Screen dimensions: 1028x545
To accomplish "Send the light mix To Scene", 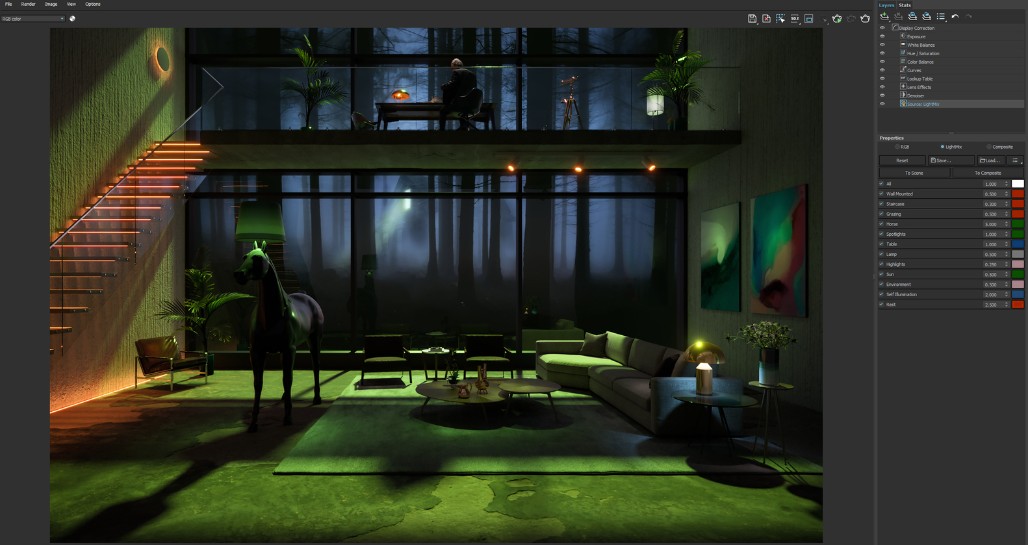I will coord(914,173).
